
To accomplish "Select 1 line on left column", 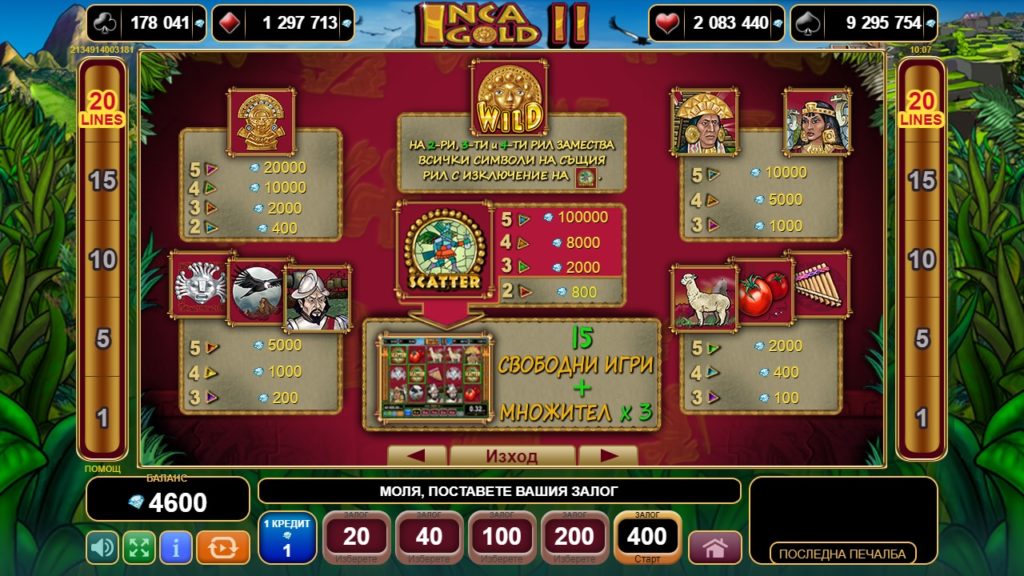I will coord(102,417).
